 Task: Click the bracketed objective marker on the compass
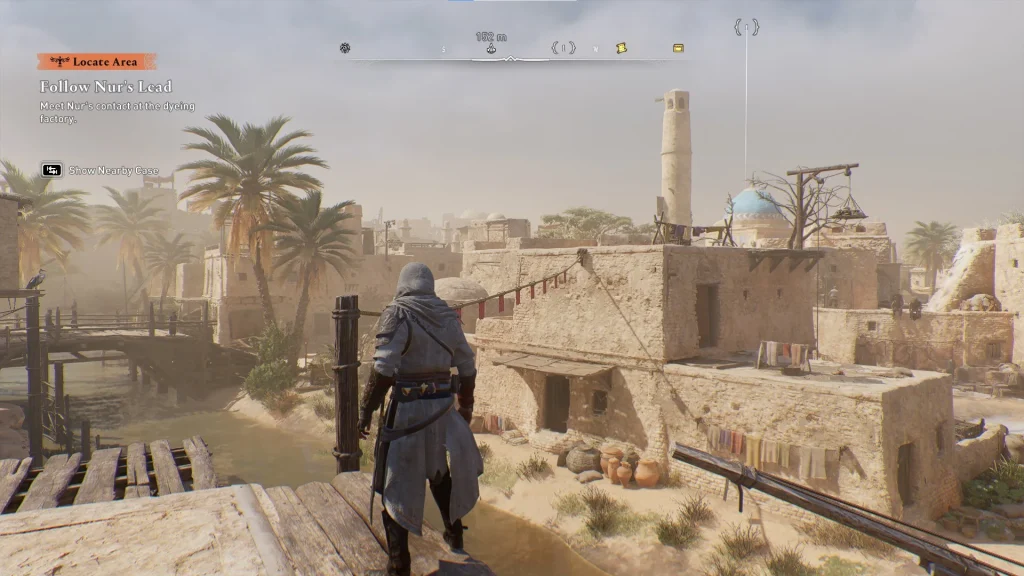[563, 48]
